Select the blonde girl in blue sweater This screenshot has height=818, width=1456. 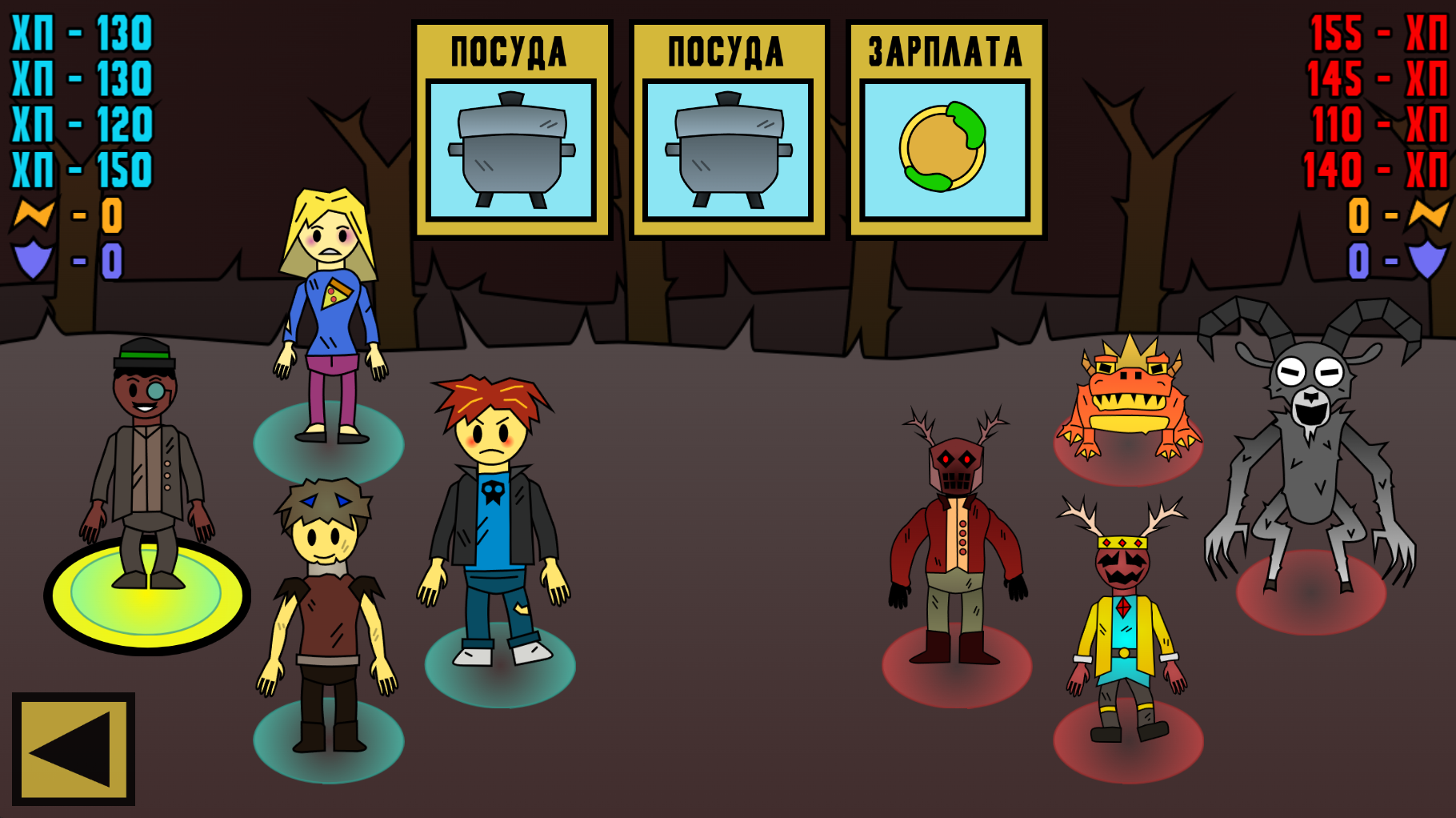330,312
